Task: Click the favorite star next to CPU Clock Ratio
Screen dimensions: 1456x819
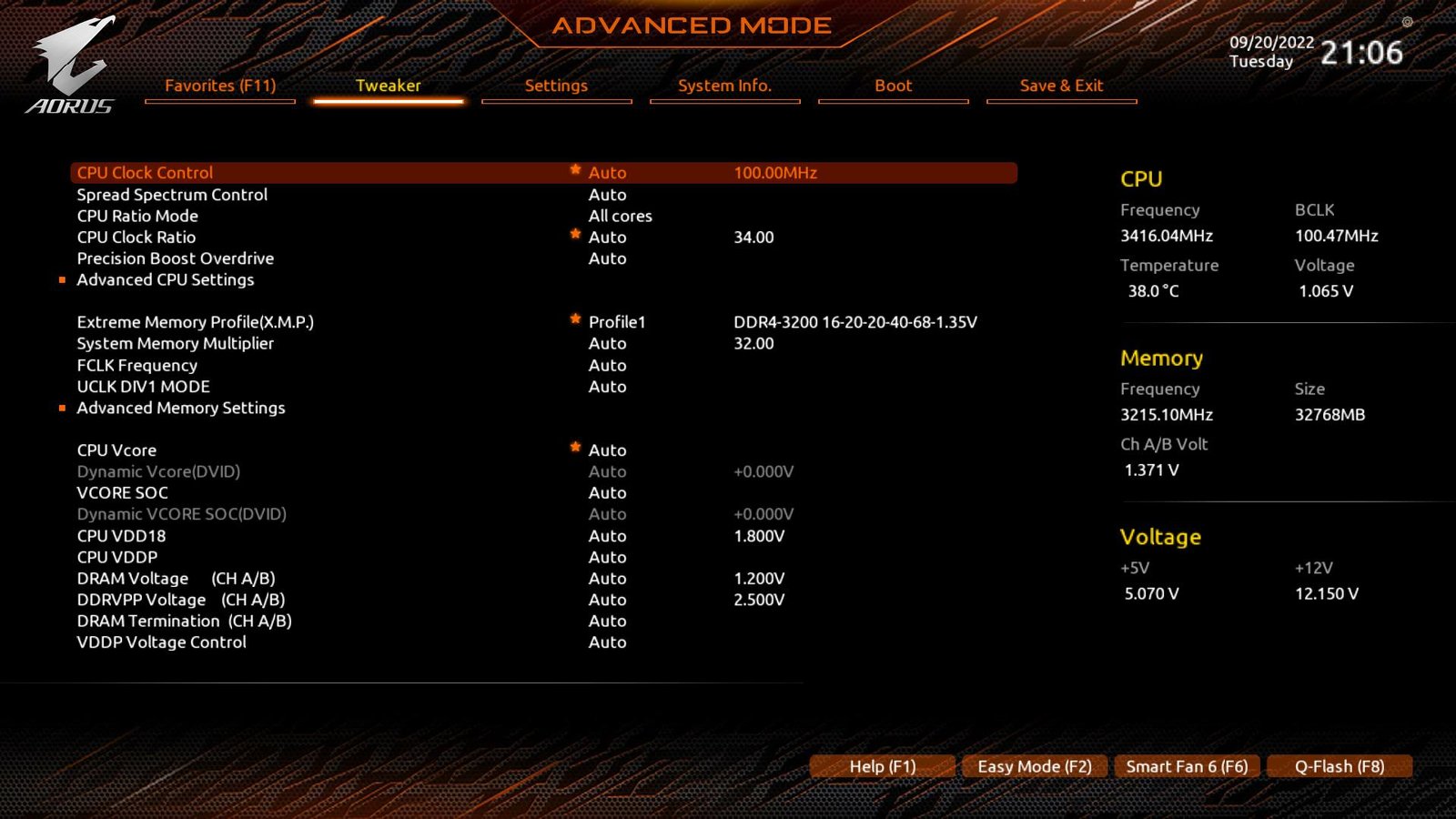Action: 575,234
